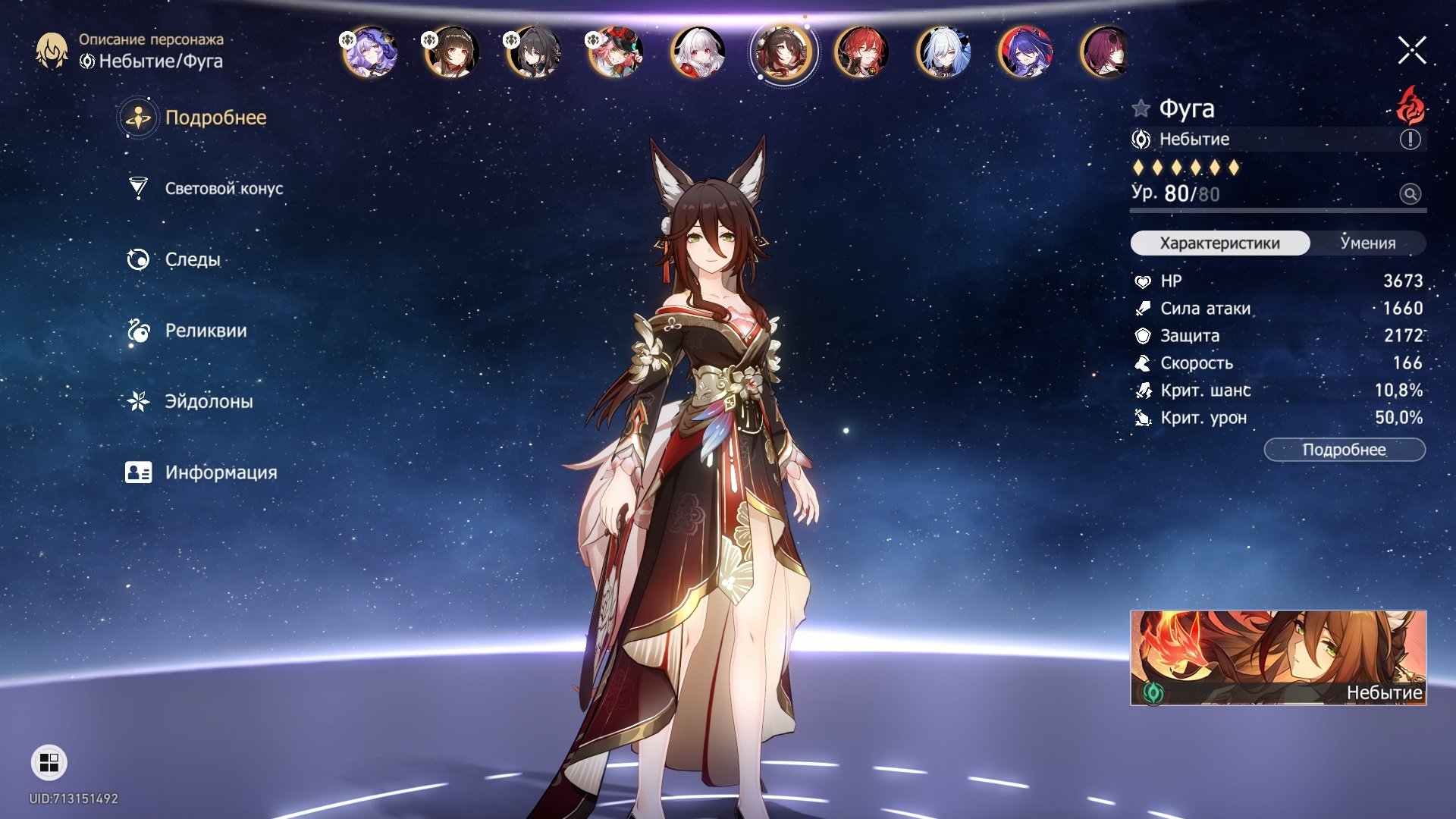The height and width of the screenshot is (819, 1456).
Task: Show the Характеристики tab
Action: [x=1219, y=243]
